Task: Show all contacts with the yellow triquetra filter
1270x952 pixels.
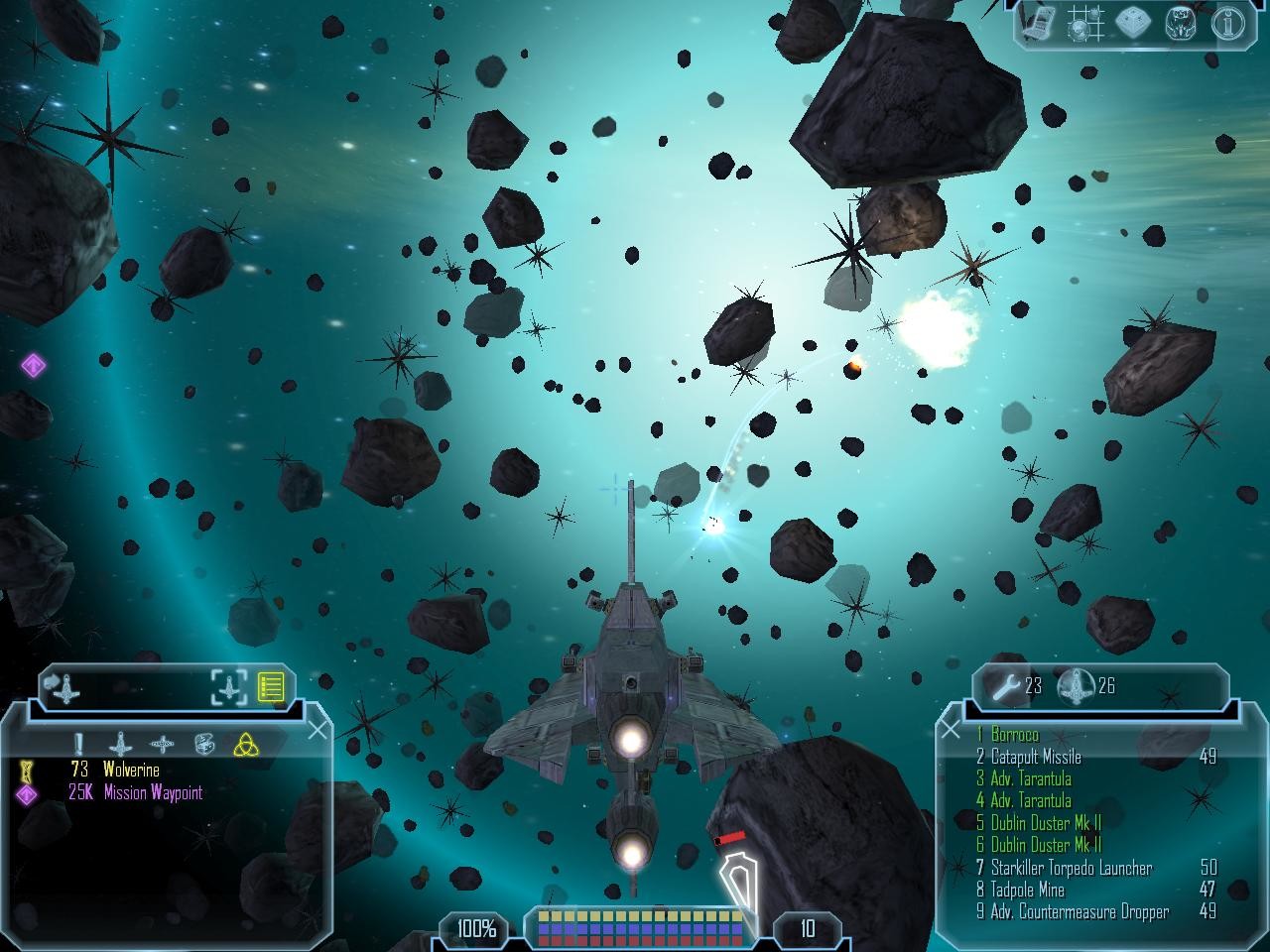Action: [x=245, y=744]
